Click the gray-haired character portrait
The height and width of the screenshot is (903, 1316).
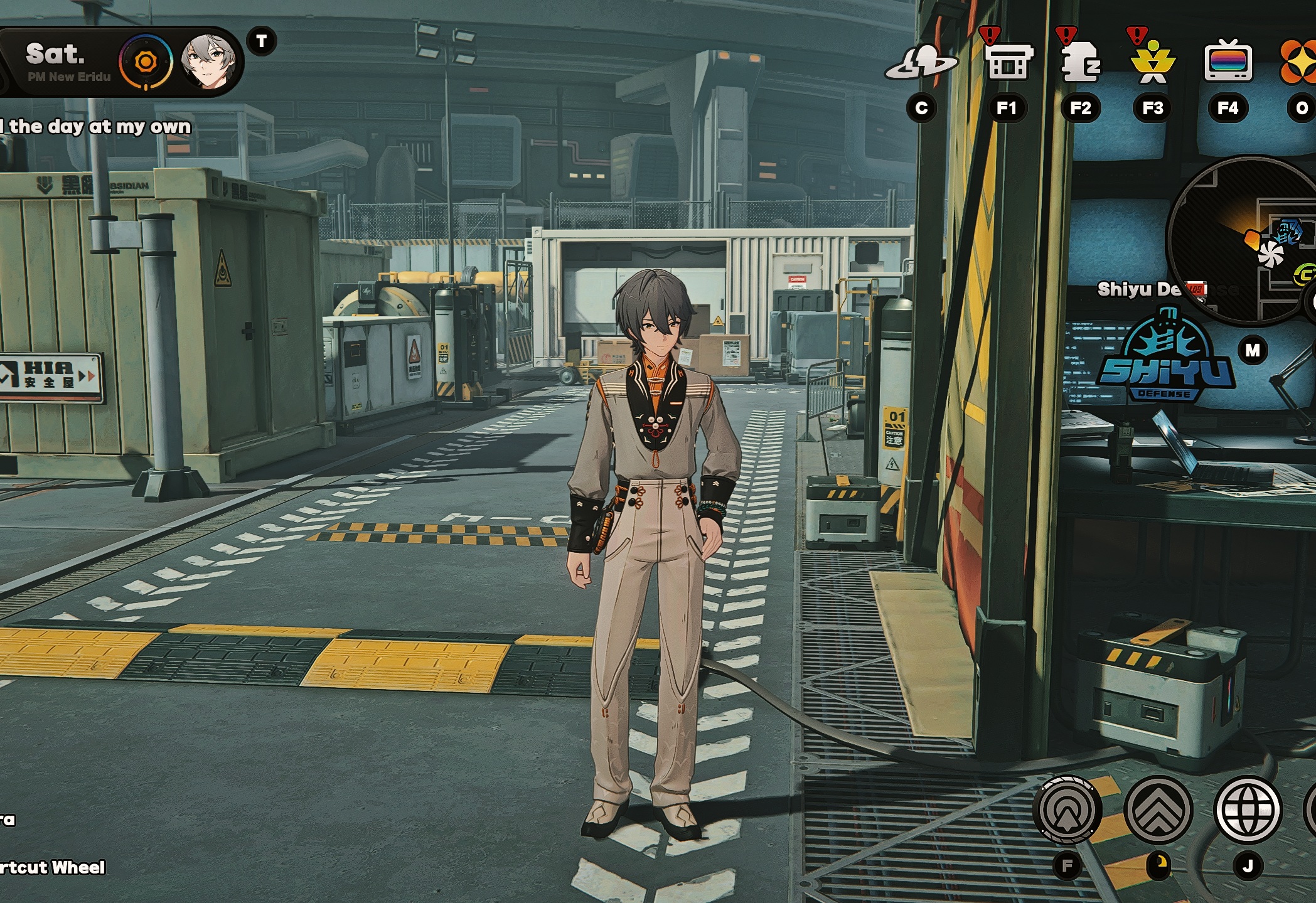click(x=208, y=61)
